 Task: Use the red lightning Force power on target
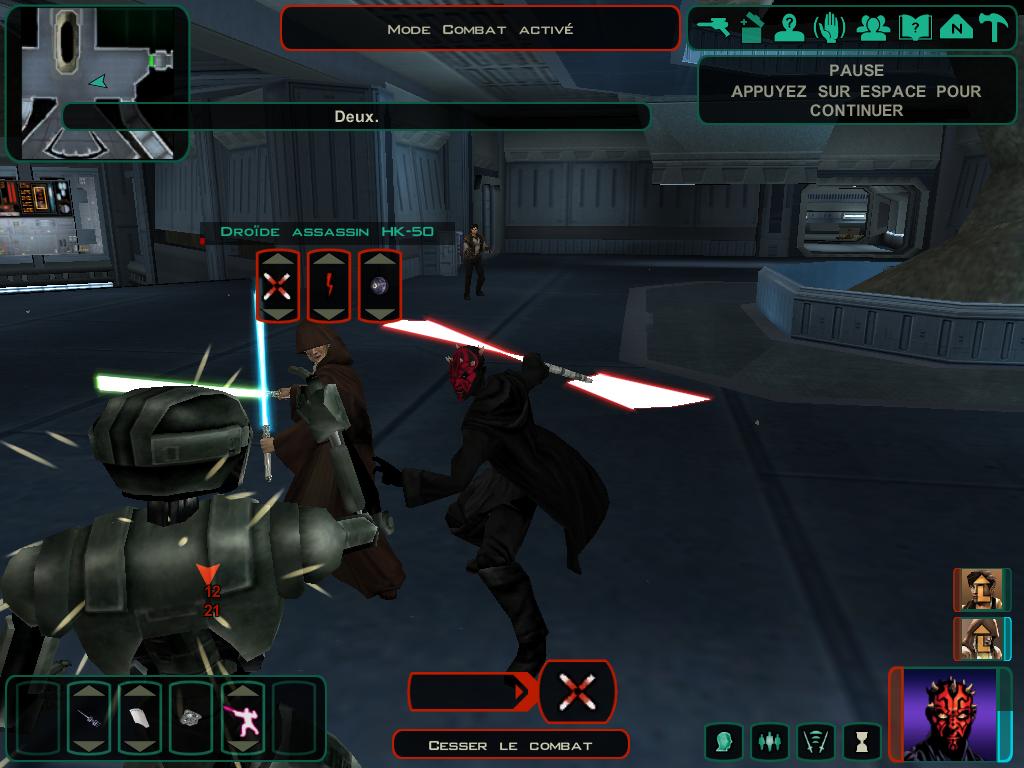(x=328, y=287)
